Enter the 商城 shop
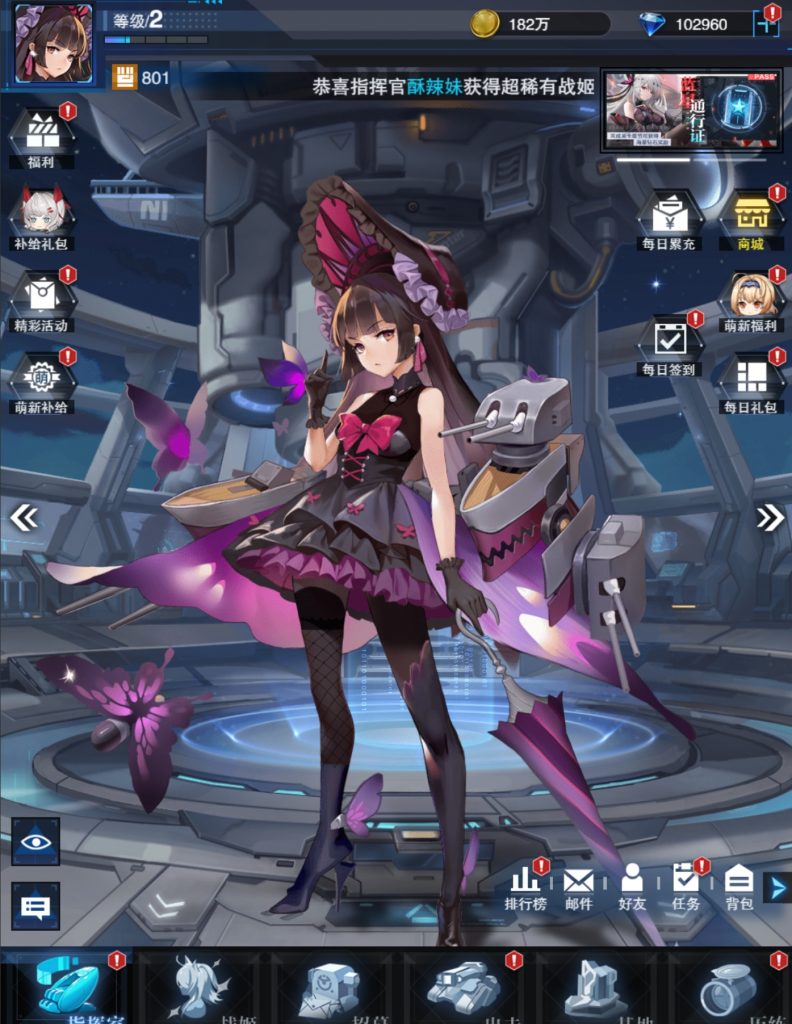The image size is (792, 1024). pos(750,218)
